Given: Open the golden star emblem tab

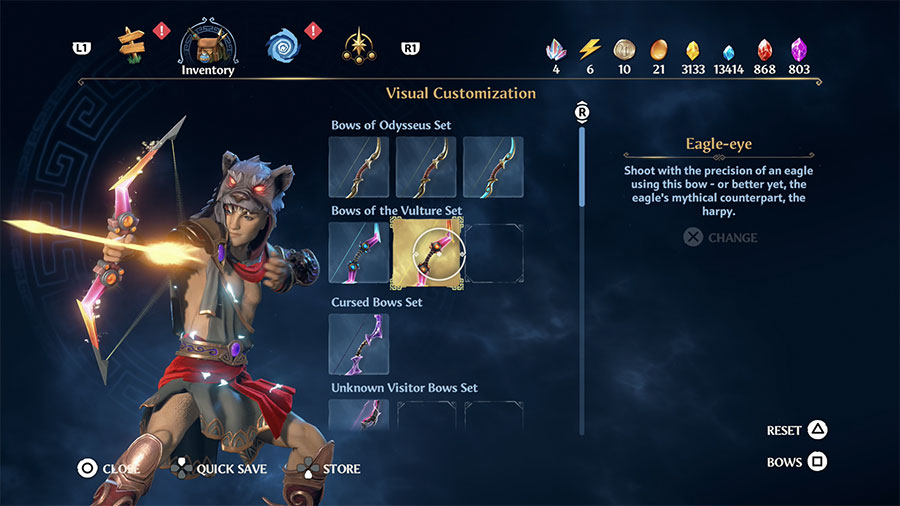Looking at the screenshot, I should [x=358, y=45].
